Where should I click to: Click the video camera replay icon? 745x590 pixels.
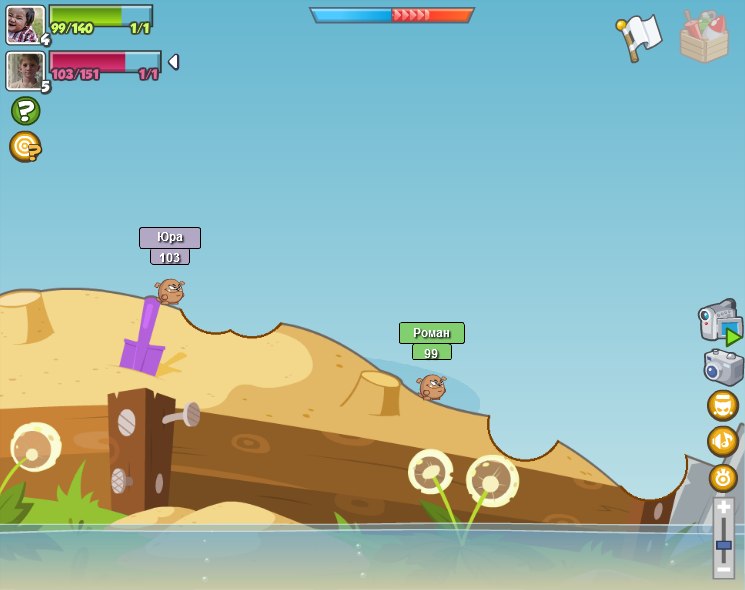point(719,322)
